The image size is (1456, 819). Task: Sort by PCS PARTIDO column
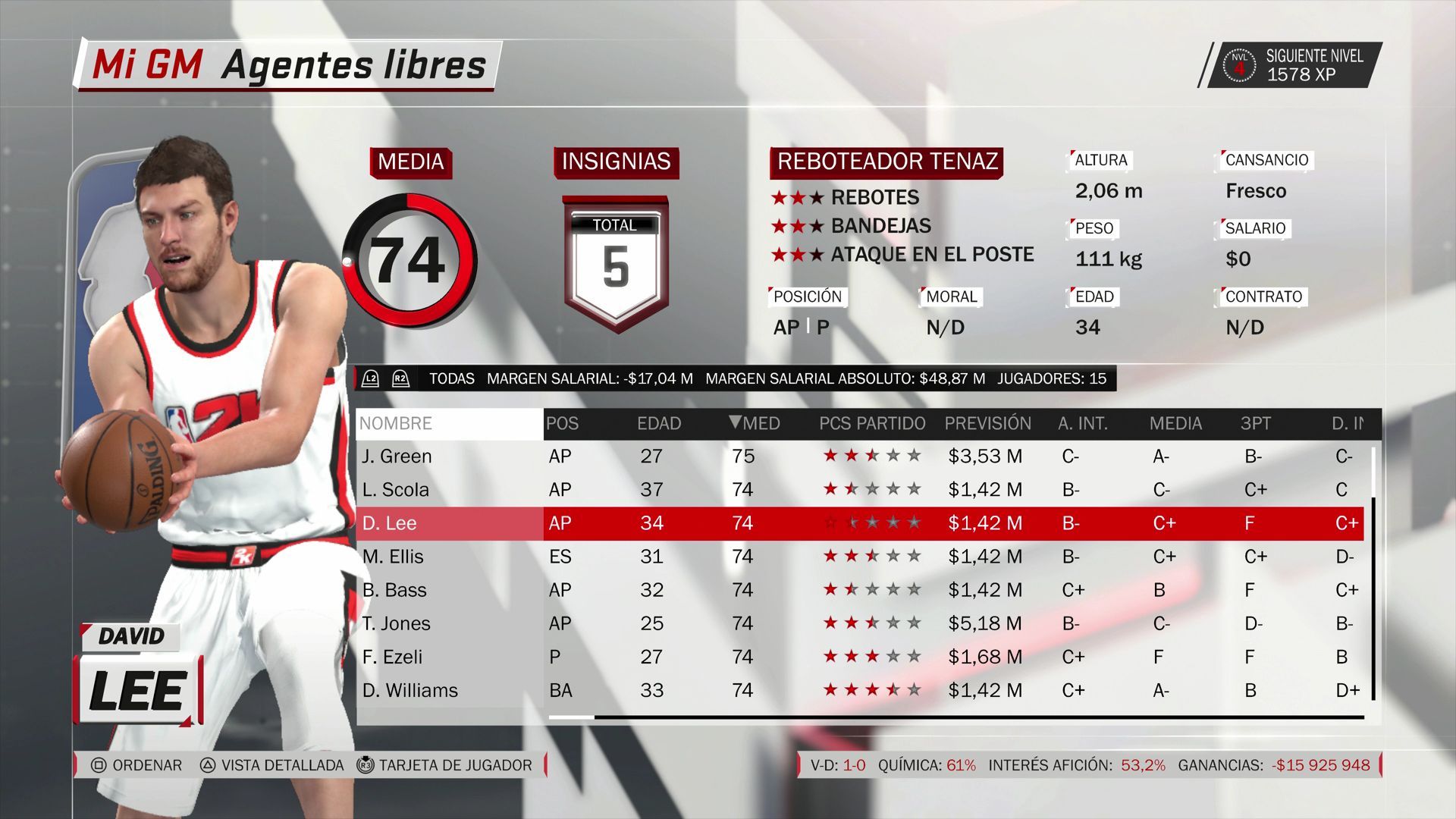[872, 423]
